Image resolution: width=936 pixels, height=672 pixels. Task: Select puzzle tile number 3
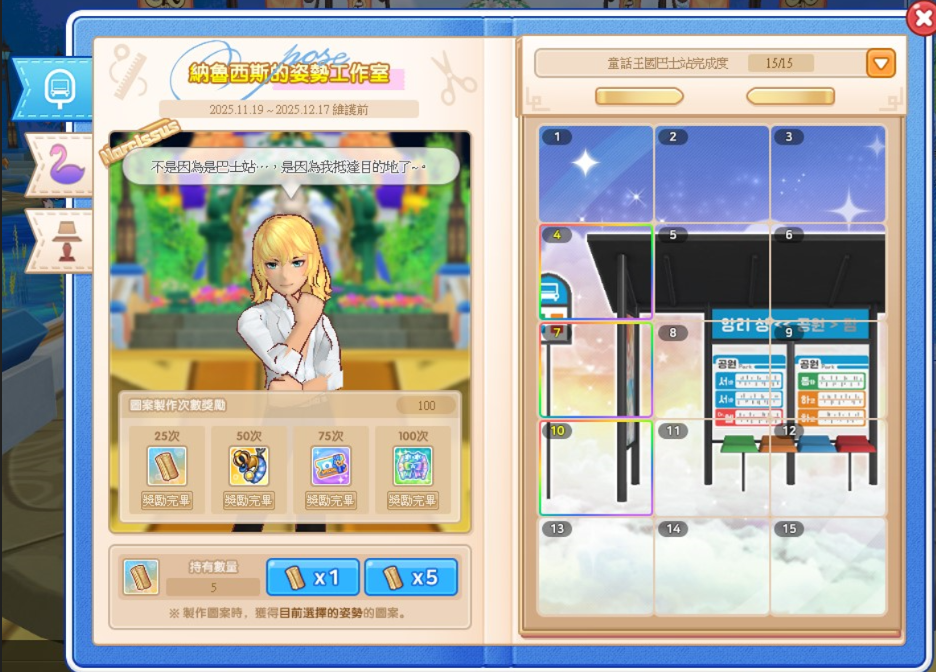pyautogui.click(x=828, y=174)
